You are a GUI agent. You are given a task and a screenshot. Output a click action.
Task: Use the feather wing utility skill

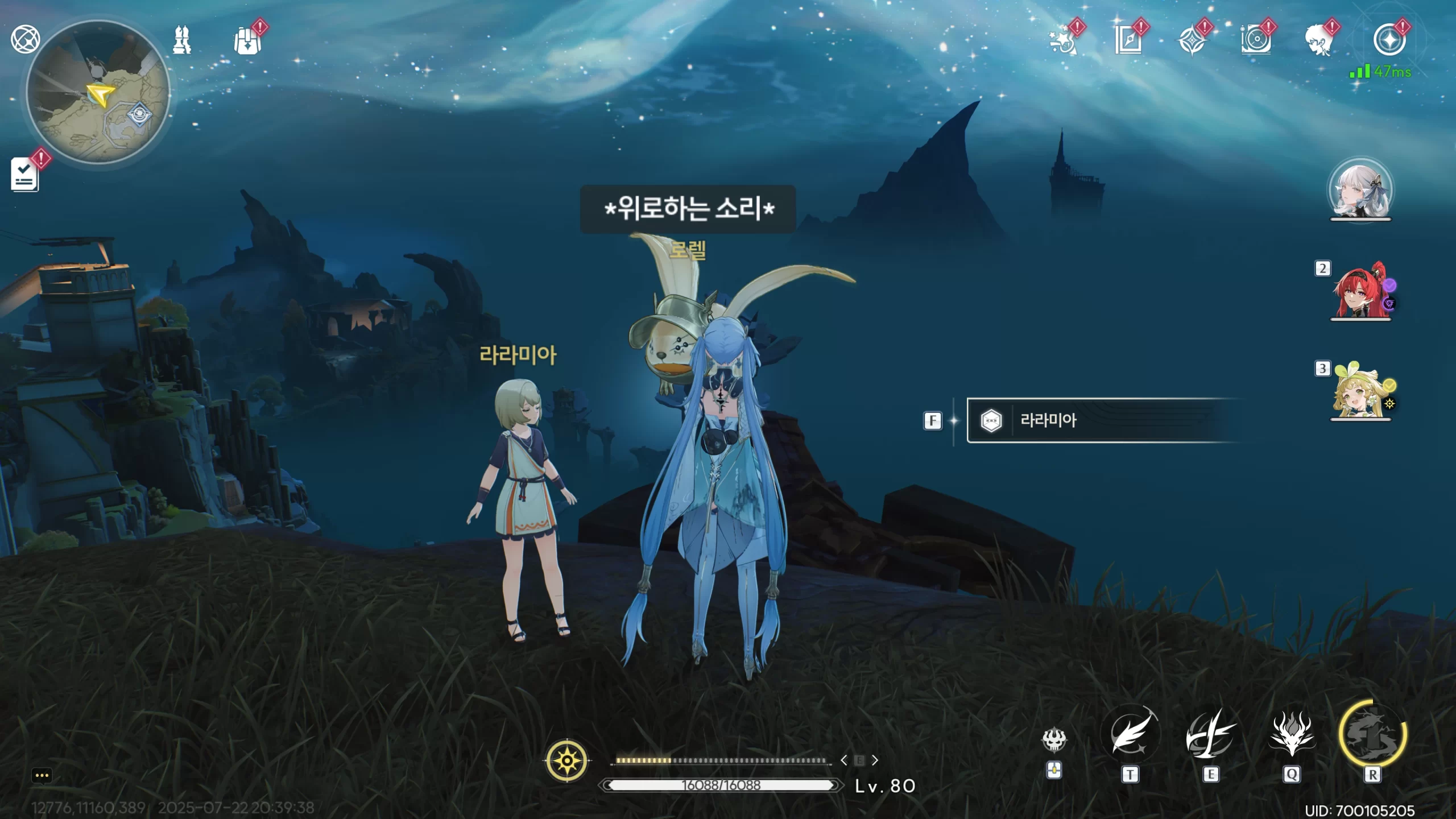[1130, 736]
